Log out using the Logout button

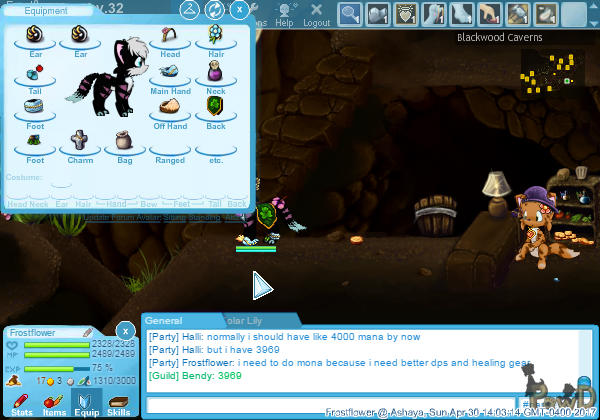pyautogui.click(x=316, y=14)
